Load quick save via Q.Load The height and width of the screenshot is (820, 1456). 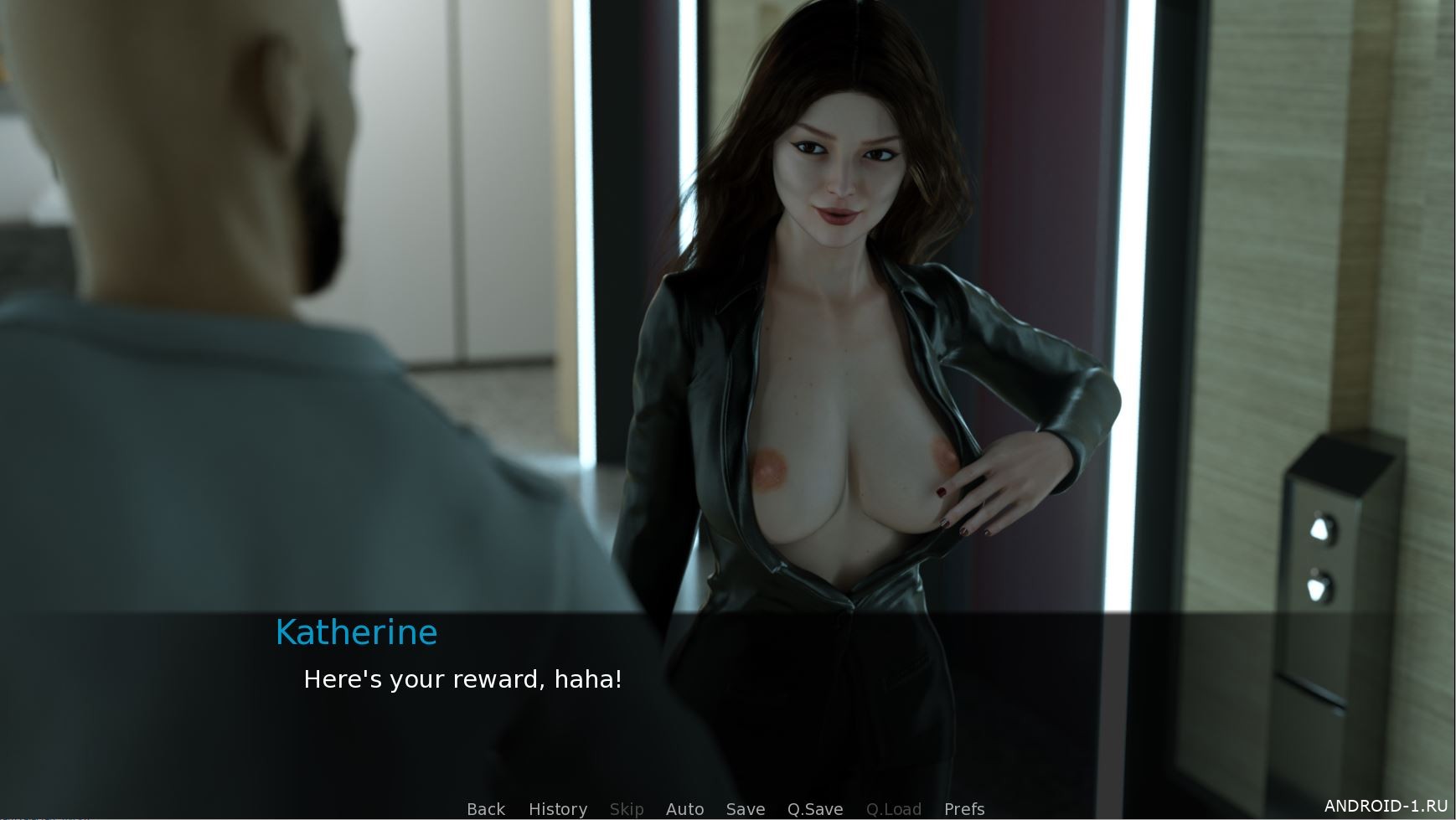893,808
